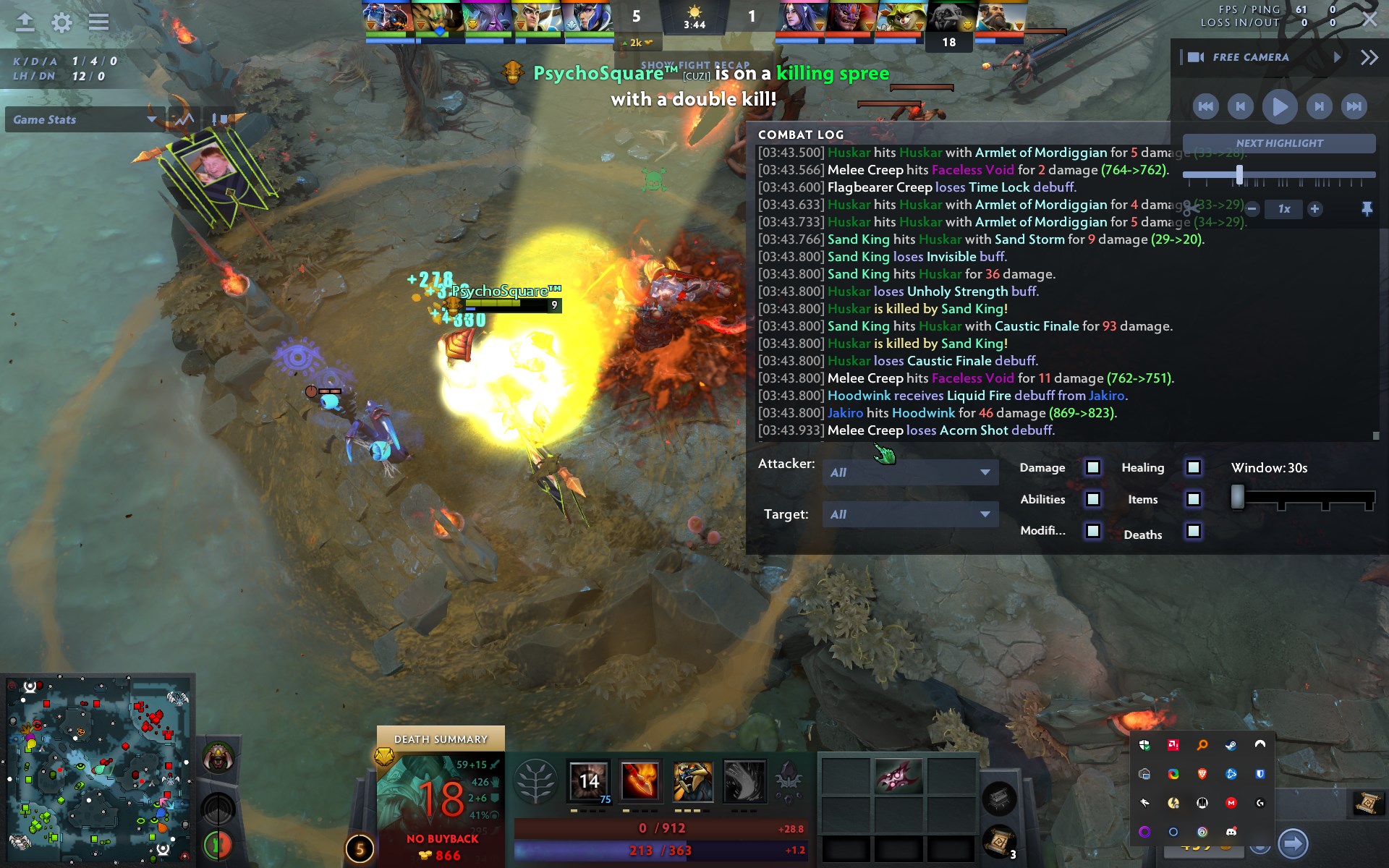Click the pin icon beside the speed controls
The width and height of the screenshot is (1389, 868).
tap(1367, 209)
